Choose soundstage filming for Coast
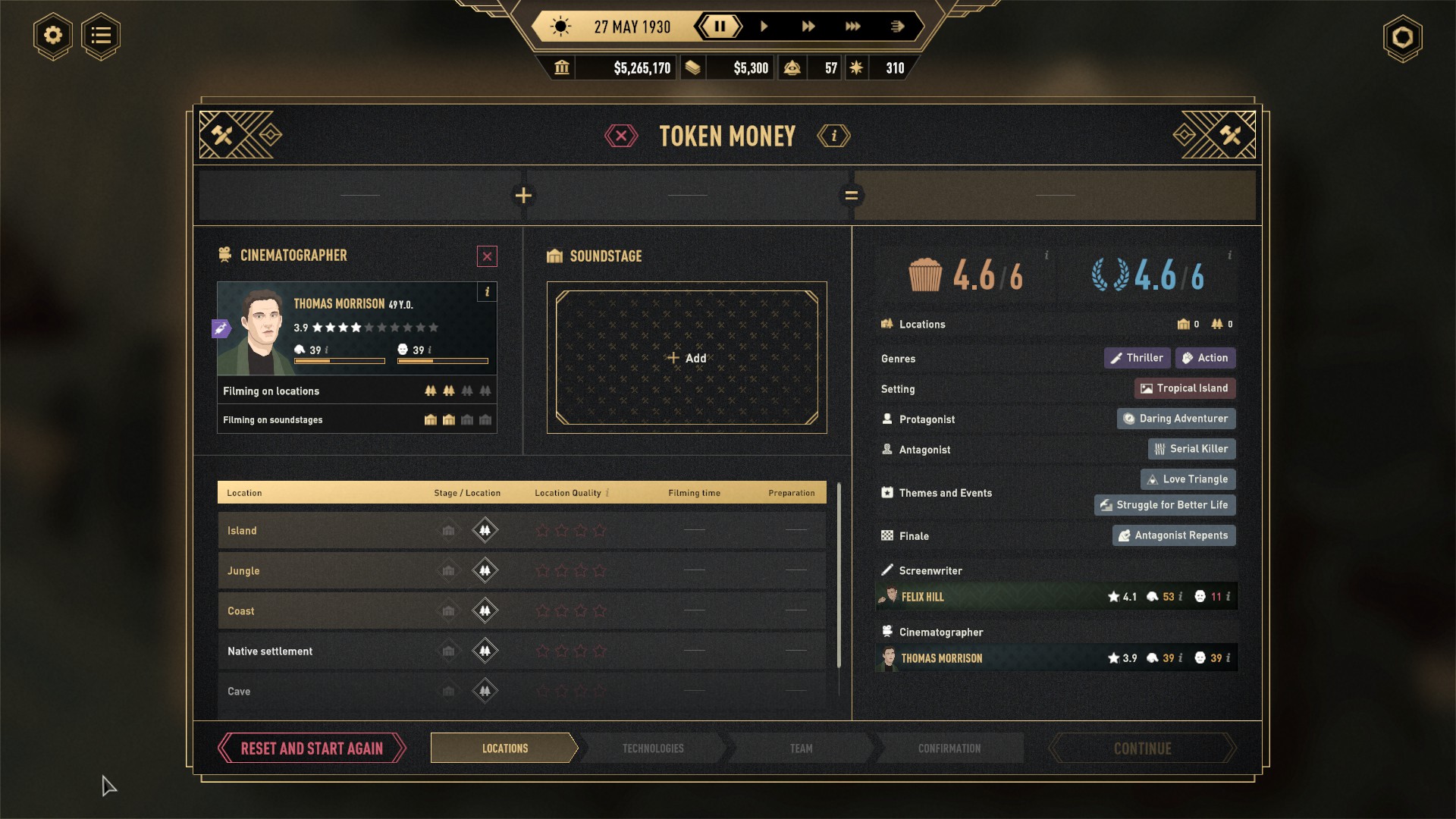The height and width of the screenshot is (819, 1456). (x=448, y=611)
